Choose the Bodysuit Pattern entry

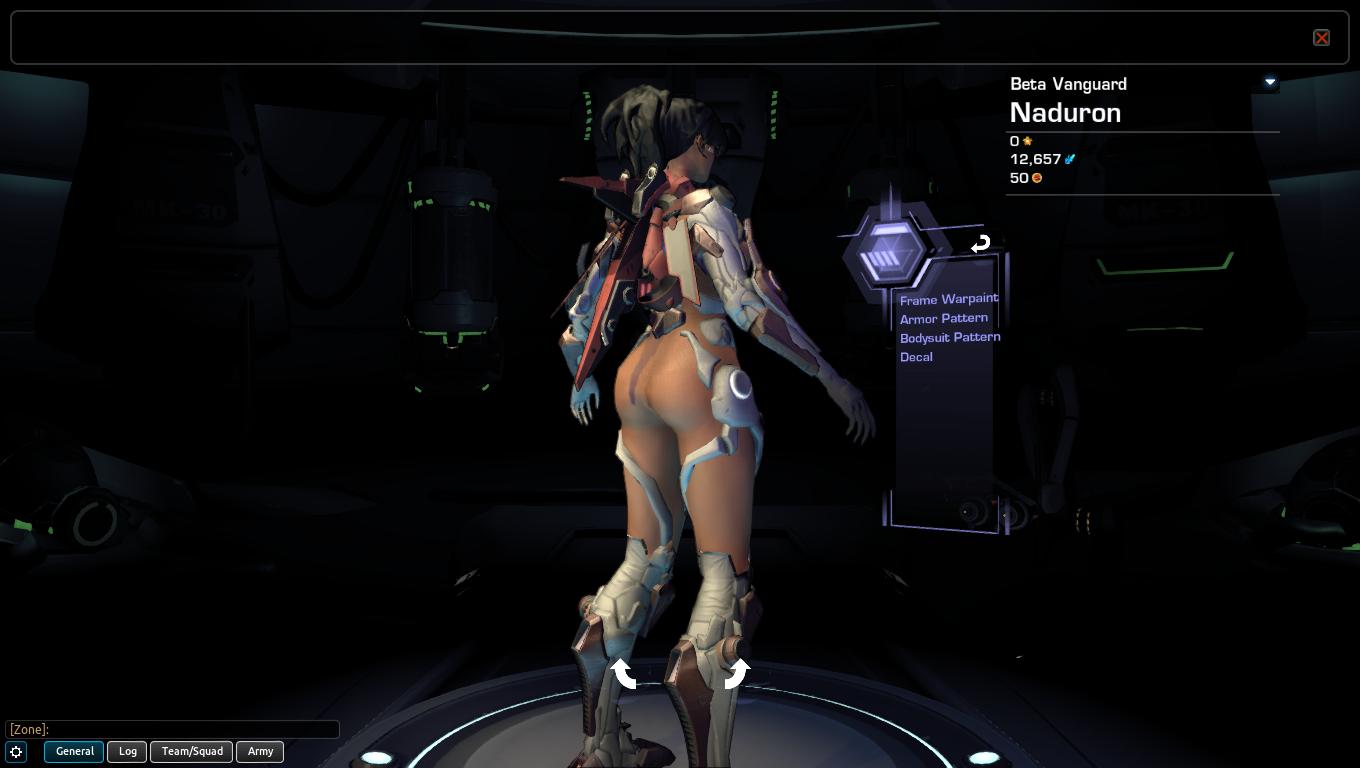pyautogui.click(x=949, y=337)
